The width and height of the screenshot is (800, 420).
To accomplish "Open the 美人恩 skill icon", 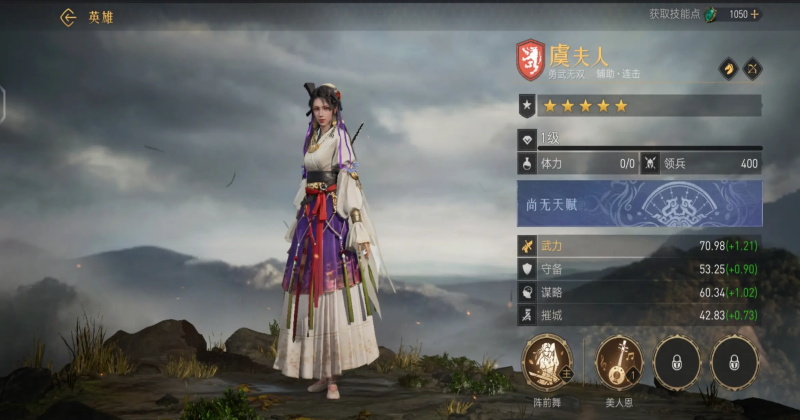I will 620,361.
